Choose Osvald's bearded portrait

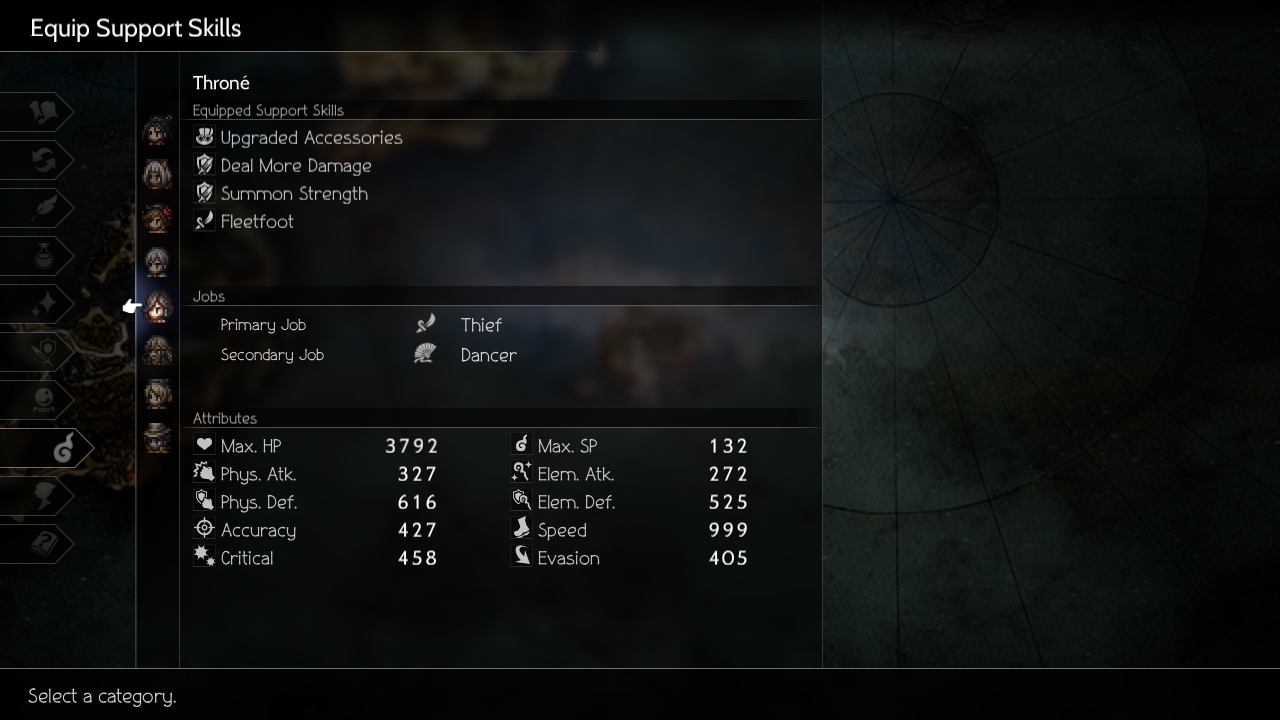click(157, 351)
